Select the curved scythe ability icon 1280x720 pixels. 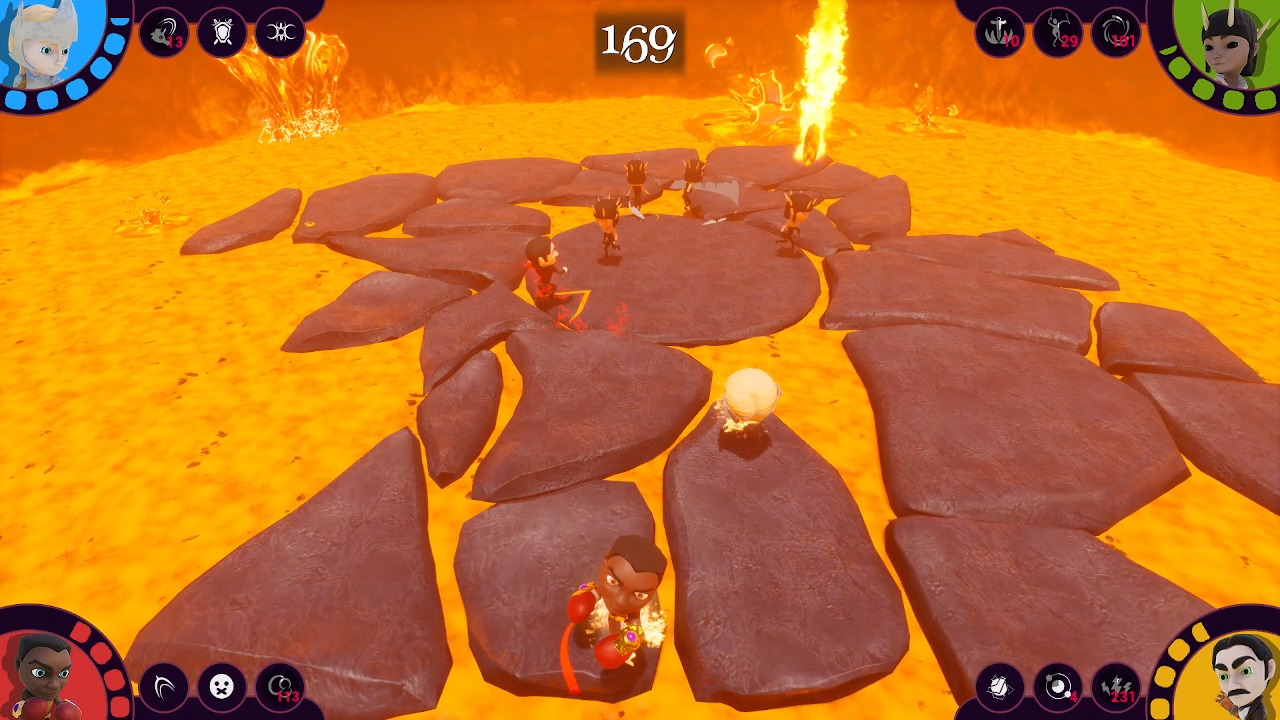coord(164,687)
